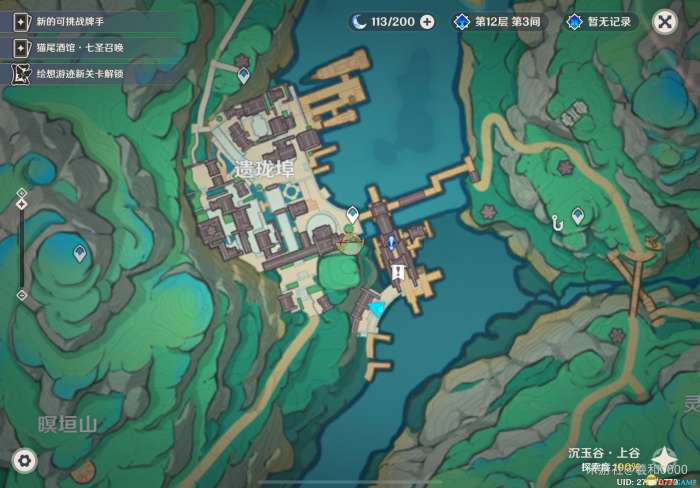Select the waypoint at the harbor bridge

(352, 214)
